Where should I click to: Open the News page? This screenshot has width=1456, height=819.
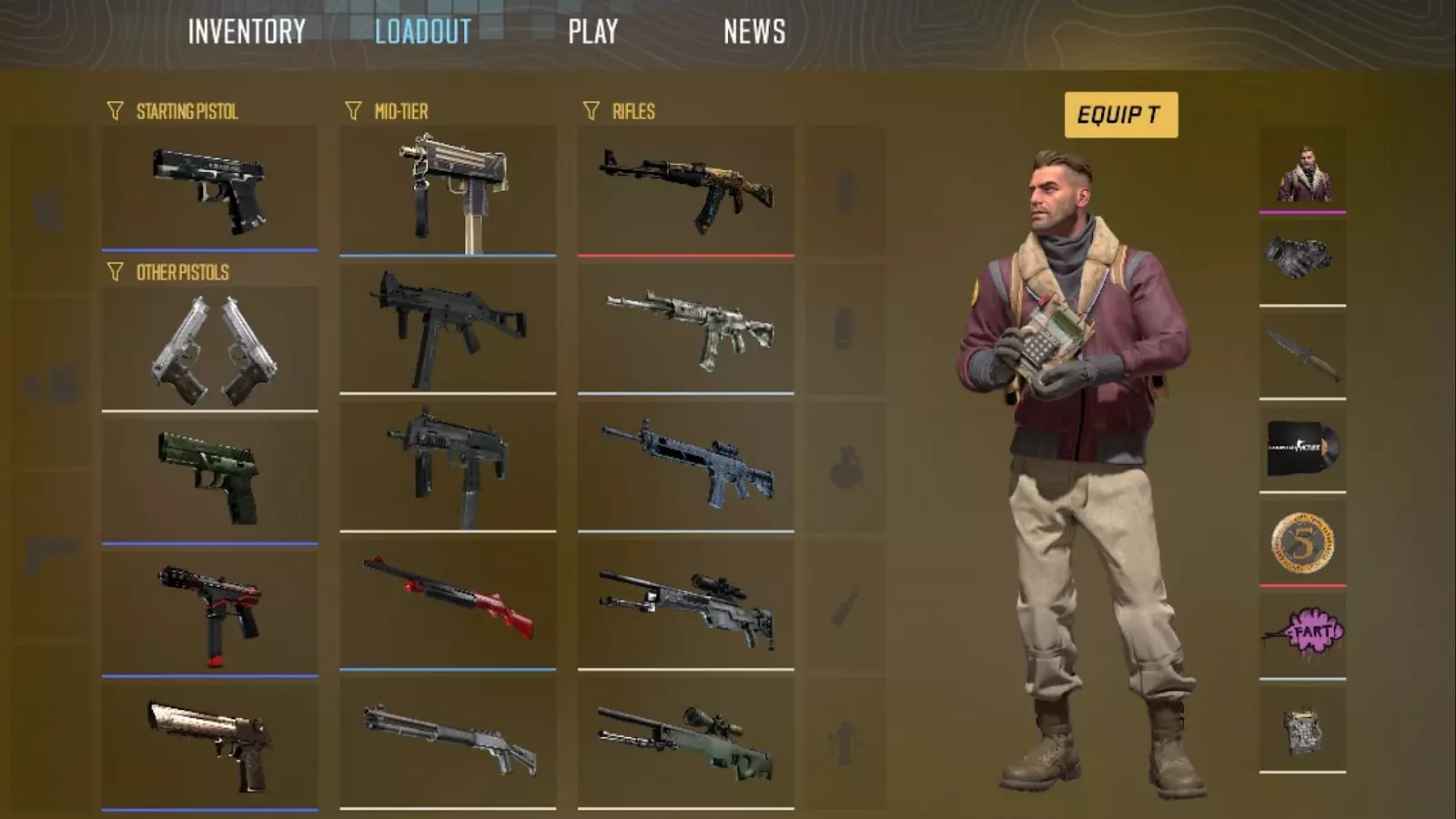pos(754,34)
